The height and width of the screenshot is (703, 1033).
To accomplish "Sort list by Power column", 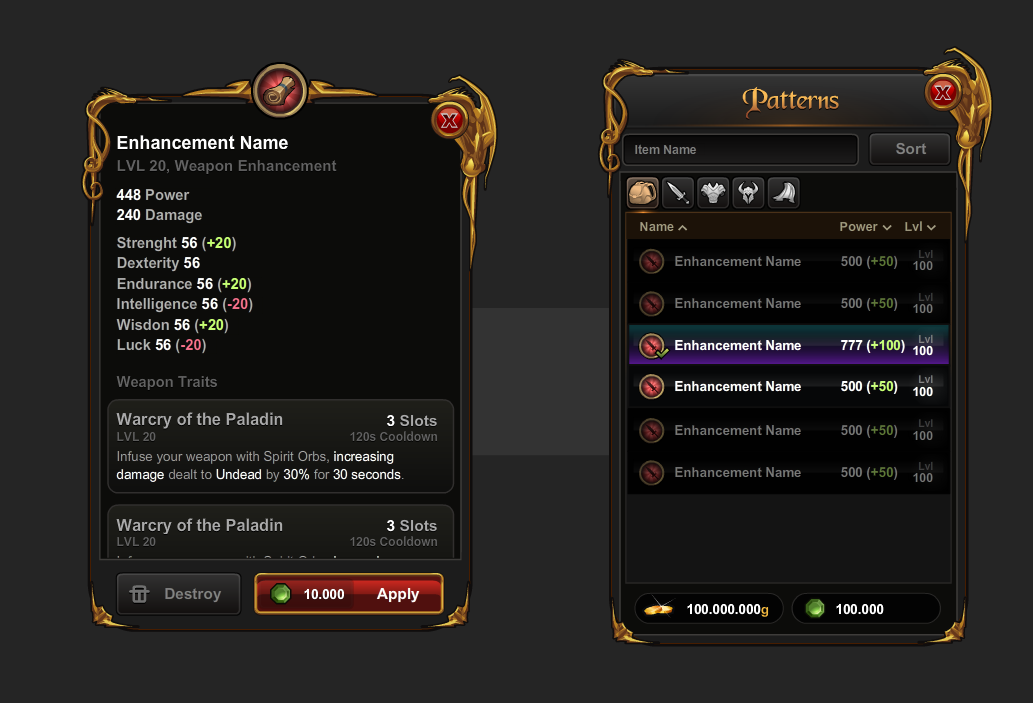I will [x=865, y=227].
